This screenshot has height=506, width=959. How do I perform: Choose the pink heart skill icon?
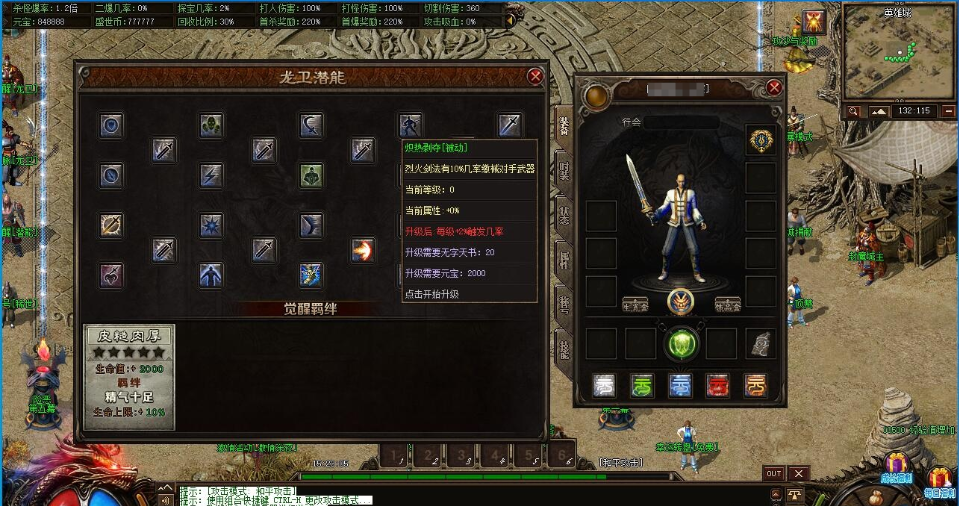pyautogui.click(x=111, y=274)
